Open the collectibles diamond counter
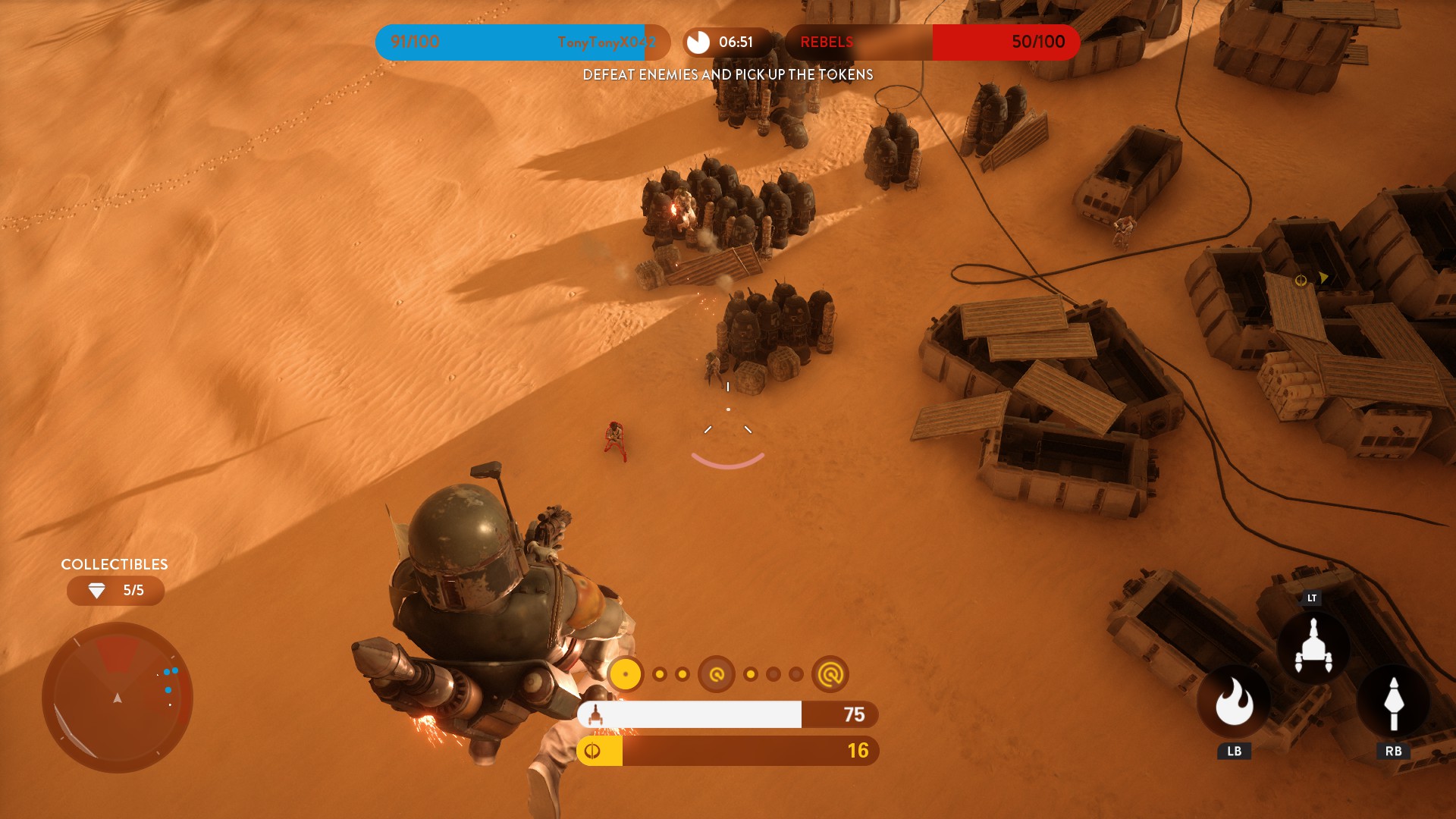The height and width of the screenshot is (819, 1456). 115,591
